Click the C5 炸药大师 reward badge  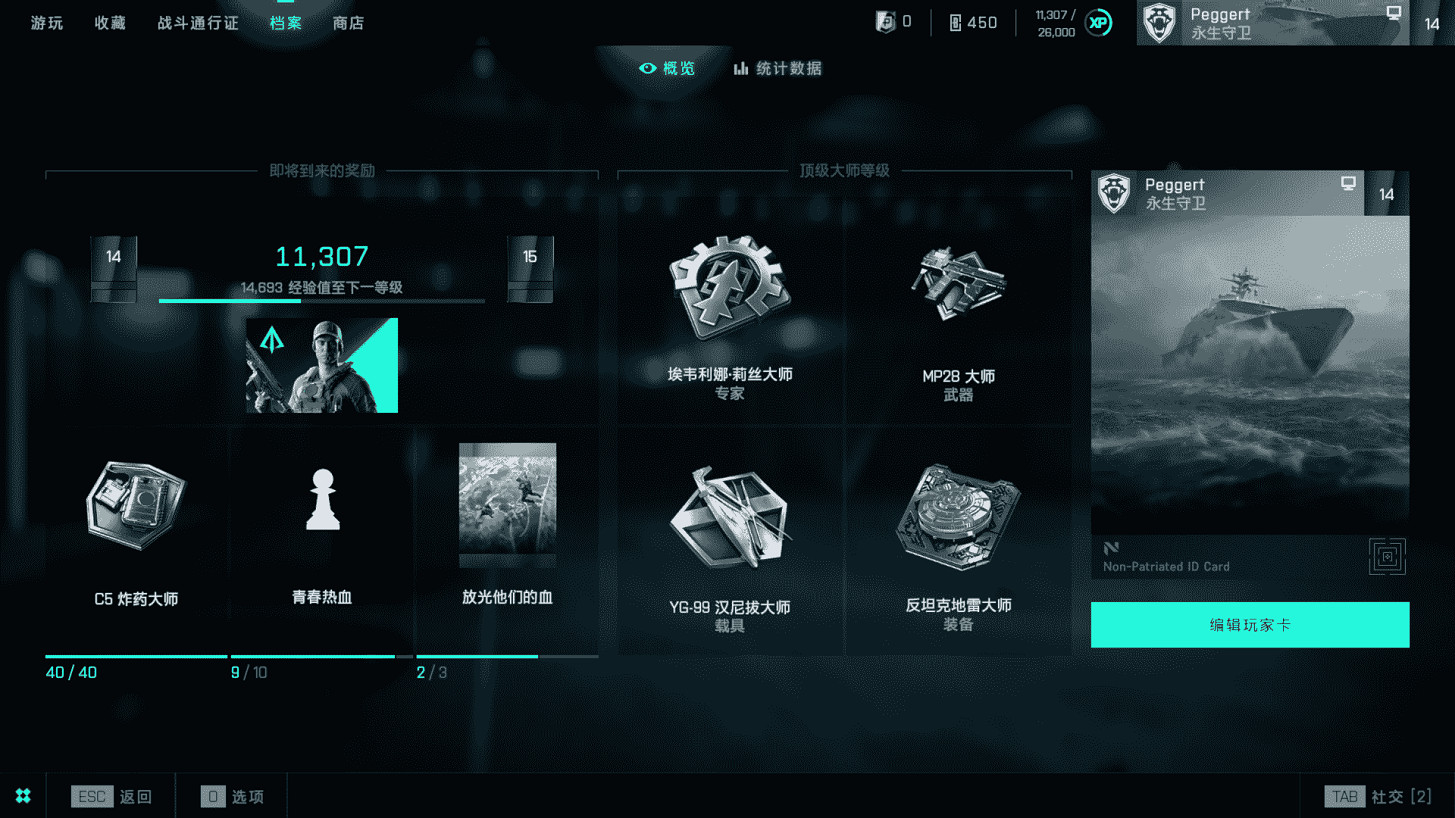[135, 505]
